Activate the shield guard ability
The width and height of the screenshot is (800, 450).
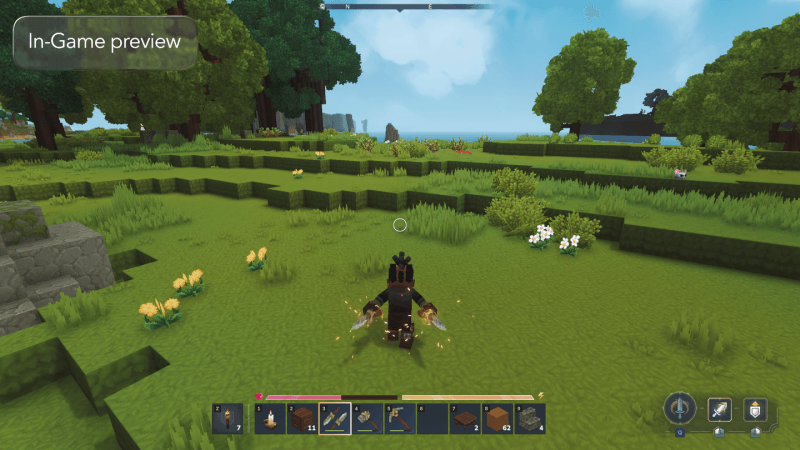[755, 408]
